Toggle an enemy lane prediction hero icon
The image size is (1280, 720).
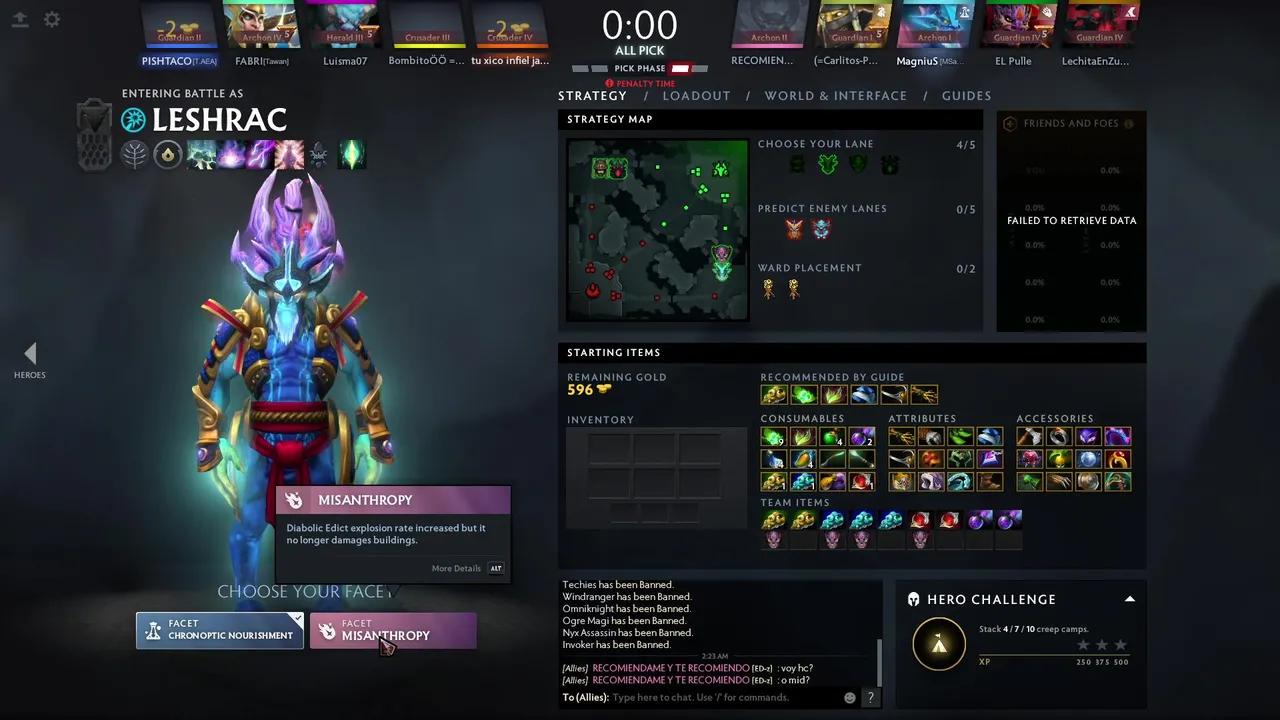point(794,228)
